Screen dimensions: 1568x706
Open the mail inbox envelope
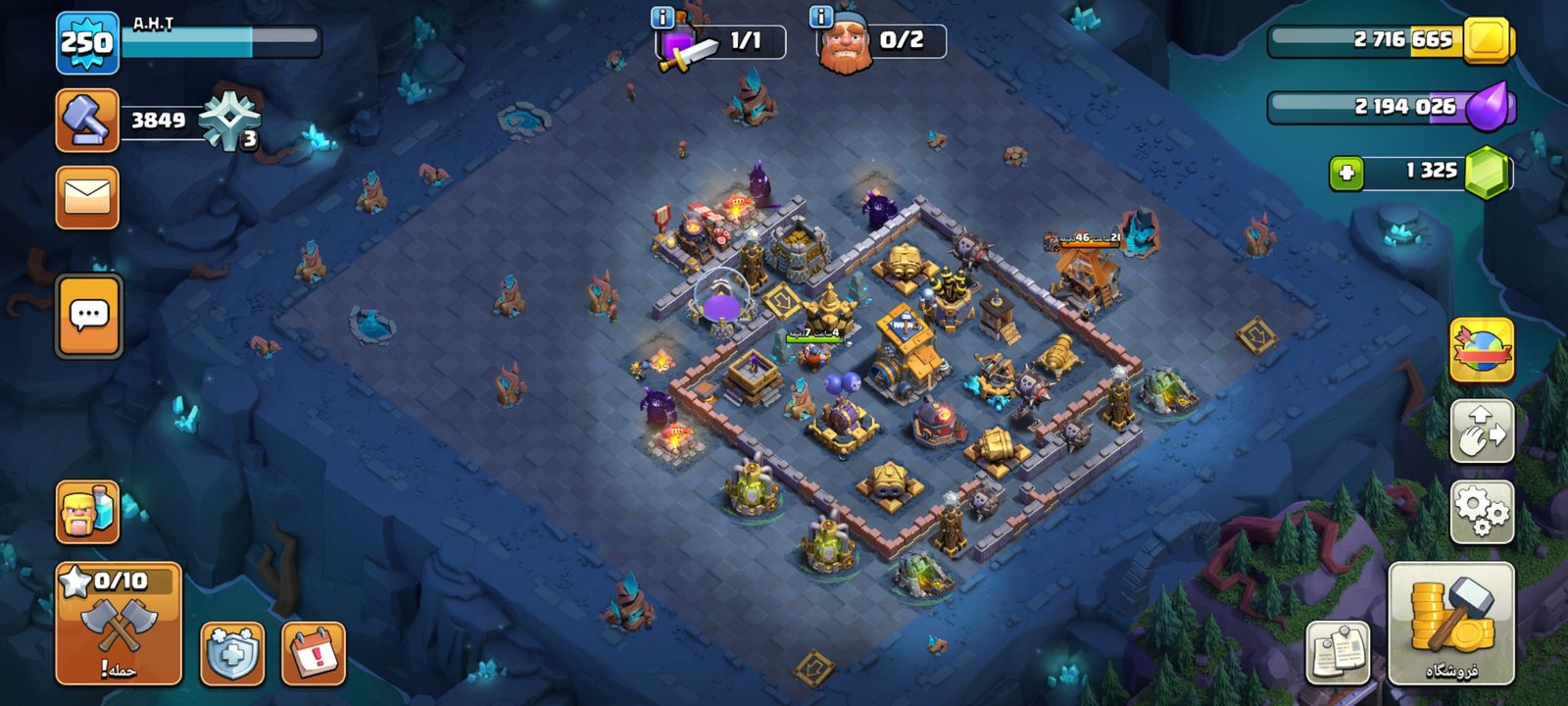pos(87,197)
